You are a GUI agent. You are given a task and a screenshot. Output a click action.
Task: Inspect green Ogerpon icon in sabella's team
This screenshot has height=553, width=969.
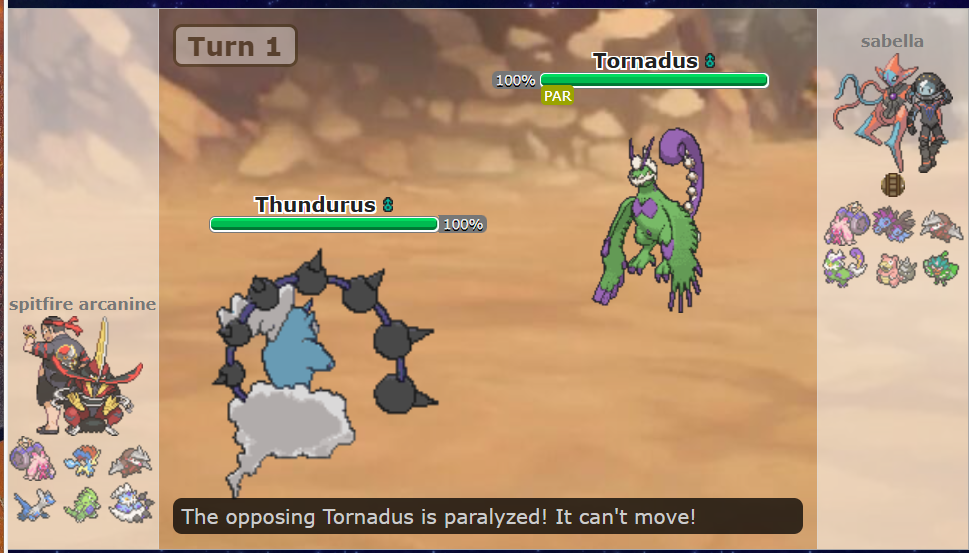[x=940, y=268]
